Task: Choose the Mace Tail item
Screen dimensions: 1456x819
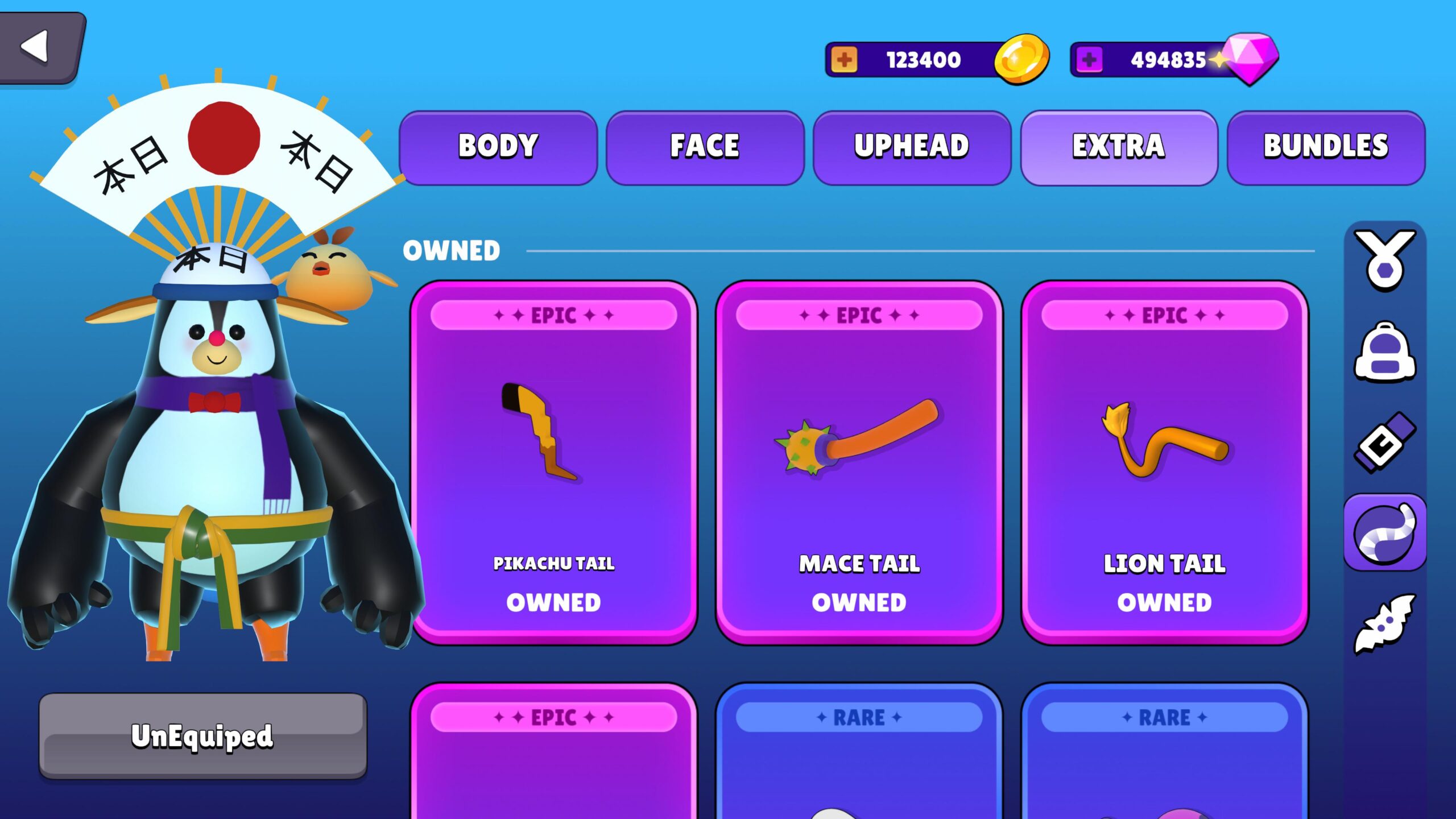Action: point(859,462)
